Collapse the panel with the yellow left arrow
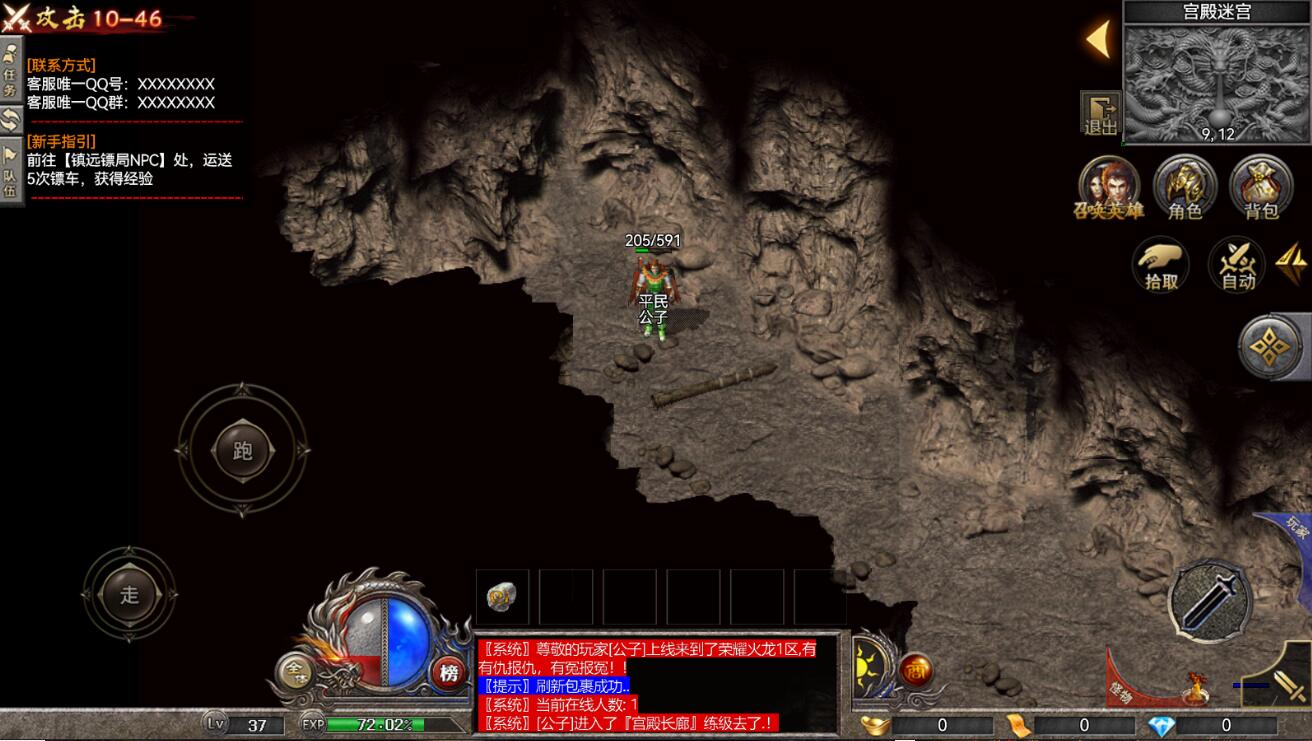 (1098, 40)
